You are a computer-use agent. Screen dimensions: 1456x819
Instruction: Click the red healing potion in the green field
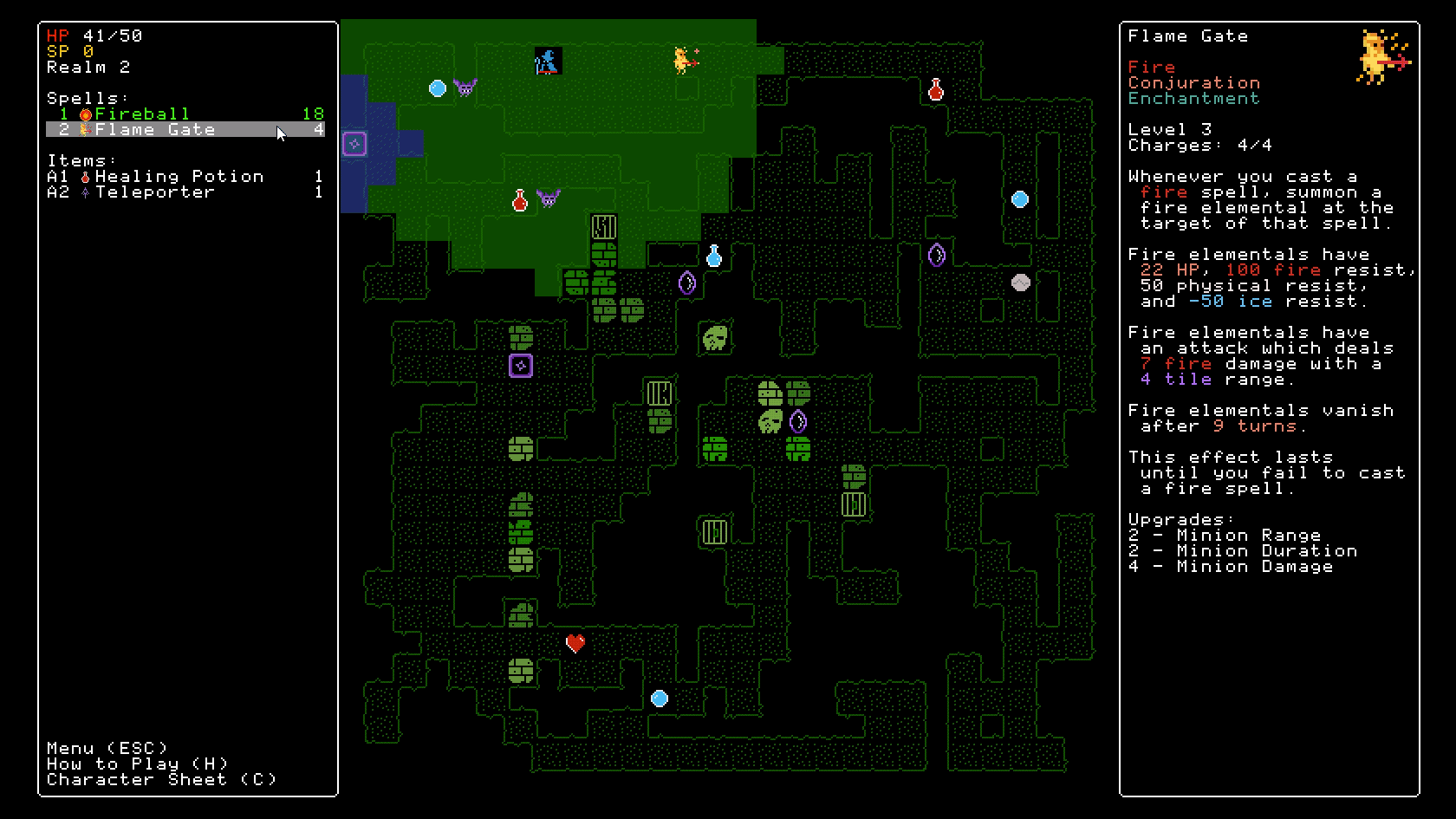click(521, 200)
